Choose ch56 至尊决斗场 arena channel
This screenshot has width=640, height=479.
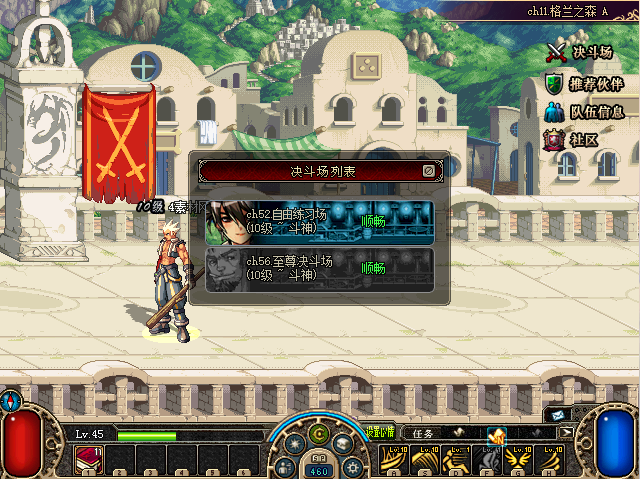pyautogui.click(x=319, y=269)
